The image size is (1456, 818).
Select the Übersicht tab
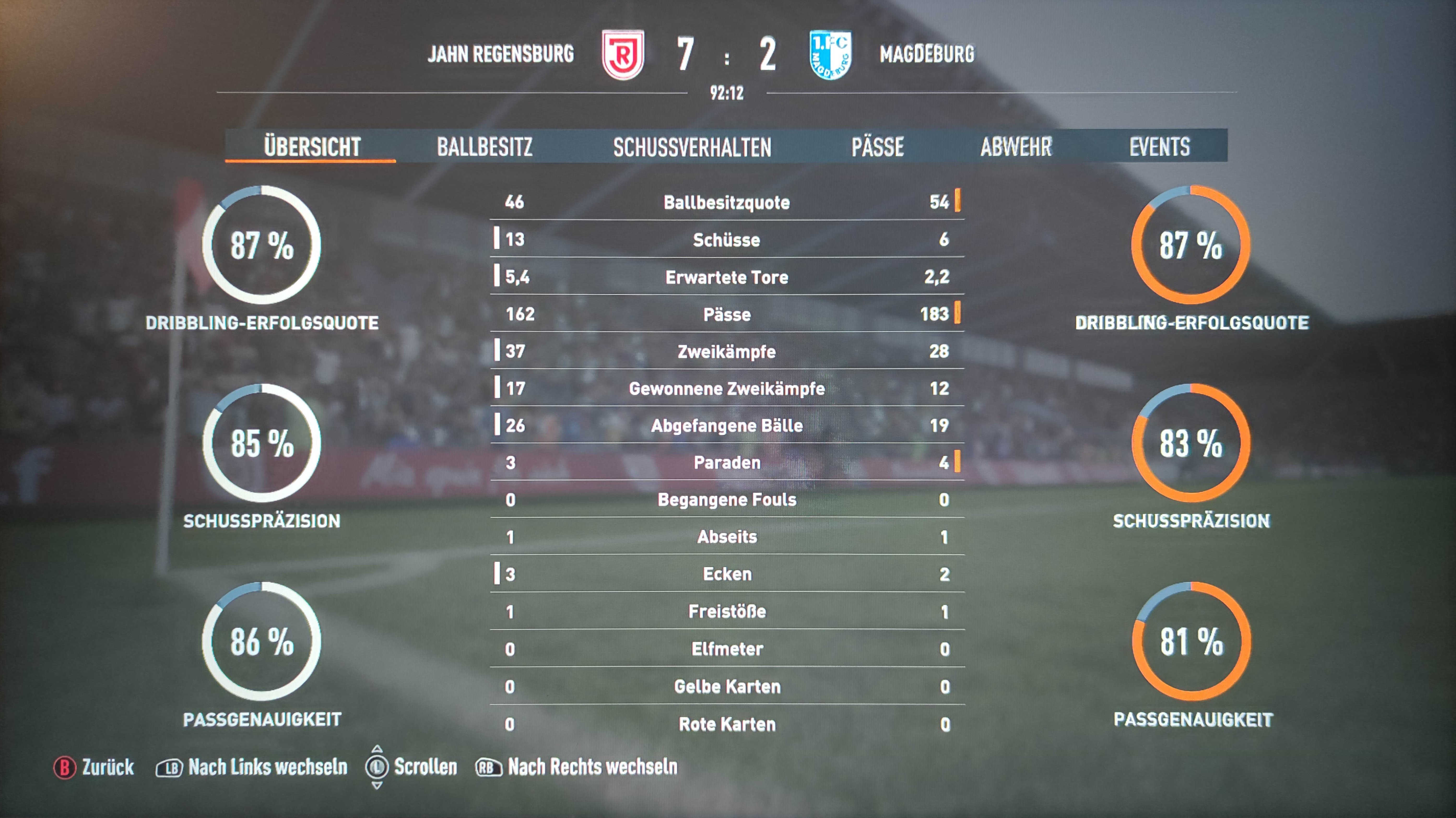[x=311, y=147]
